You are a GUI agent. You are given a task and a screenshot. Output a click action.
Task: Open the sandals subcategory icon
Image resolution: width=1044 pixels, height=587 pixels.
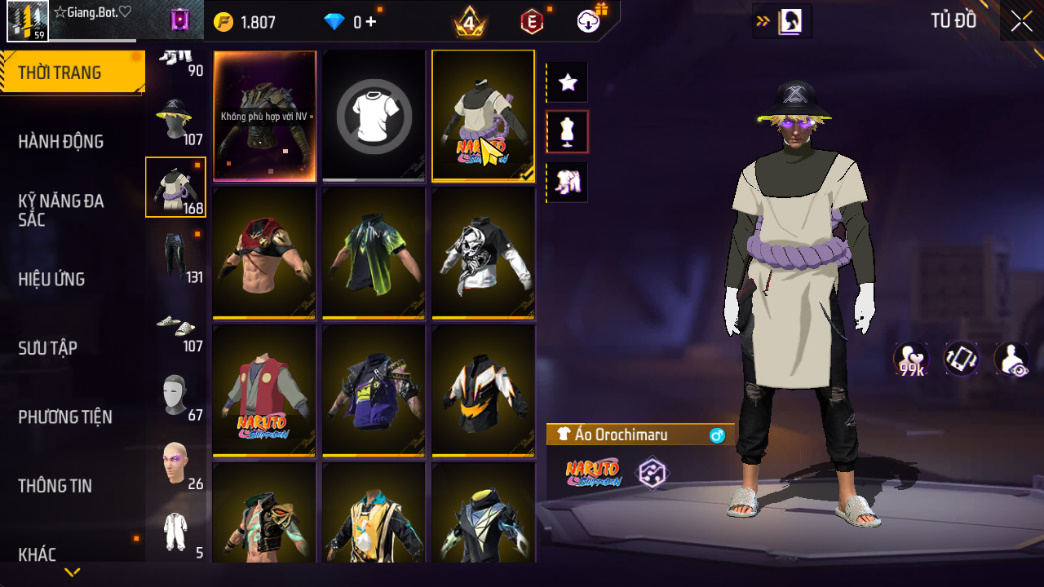(175, 327)
